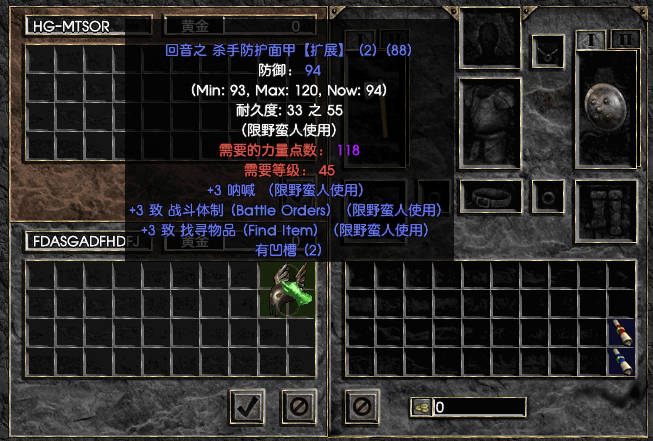The image size is (653, 441).
Task: Click the ring slot beside the belt
Action: click(x=548, y=195)
